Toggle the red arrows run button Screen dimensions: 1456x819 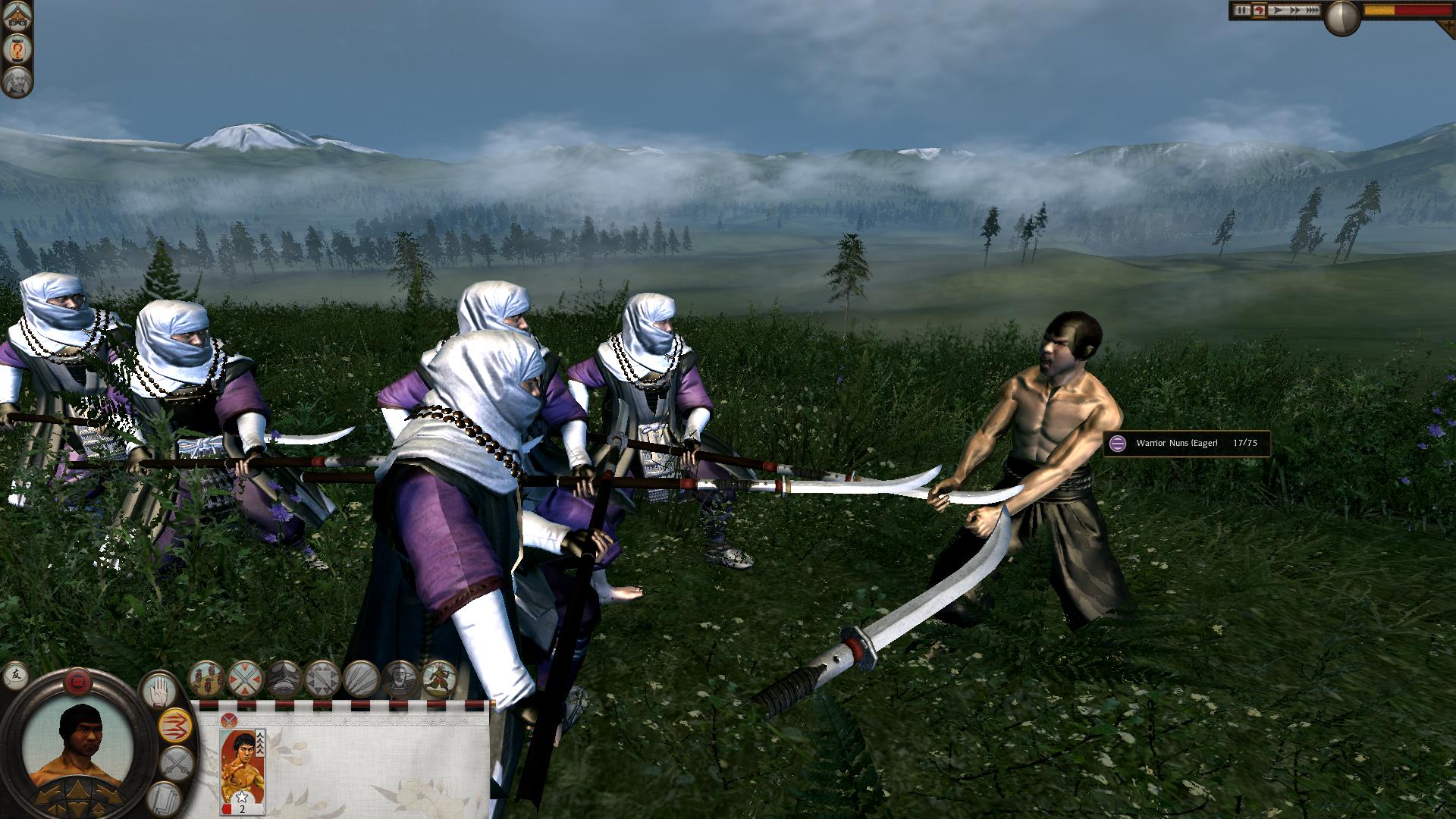coord(176,726)
